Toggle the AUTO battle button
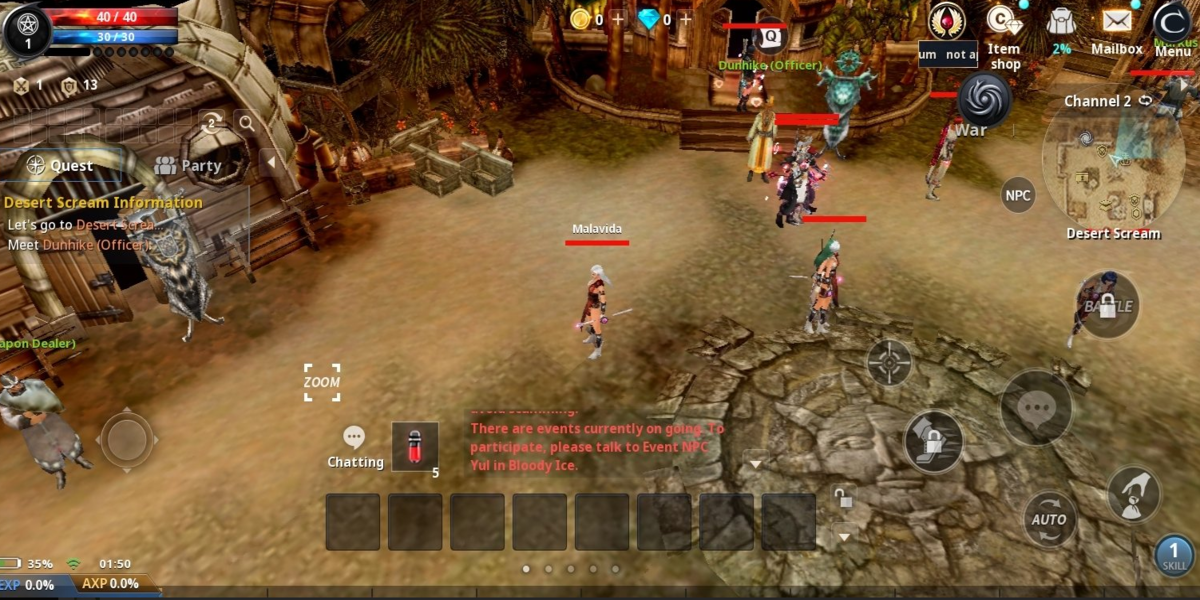 (x=1049, y=519)
